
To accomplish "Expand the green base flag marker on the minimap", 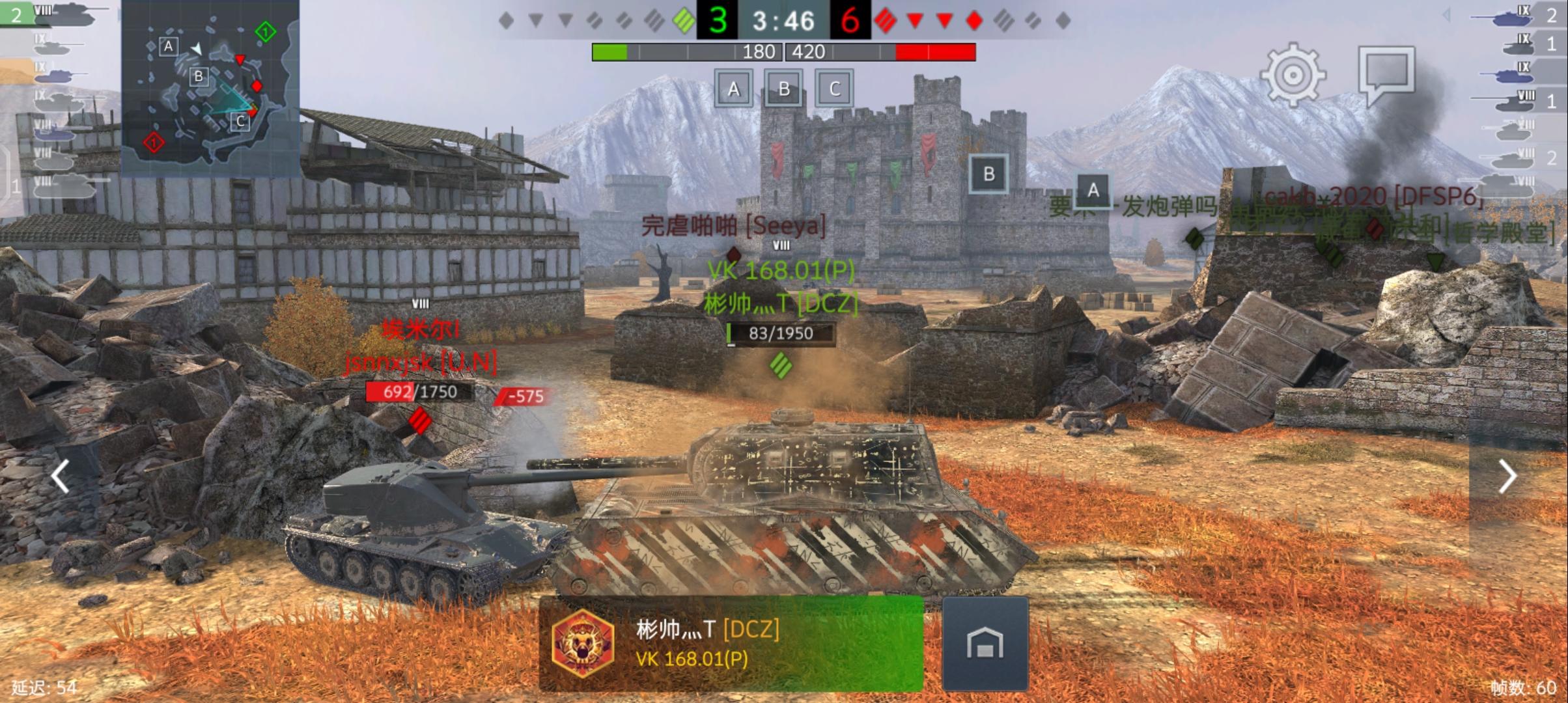I will tap(264, 31).
